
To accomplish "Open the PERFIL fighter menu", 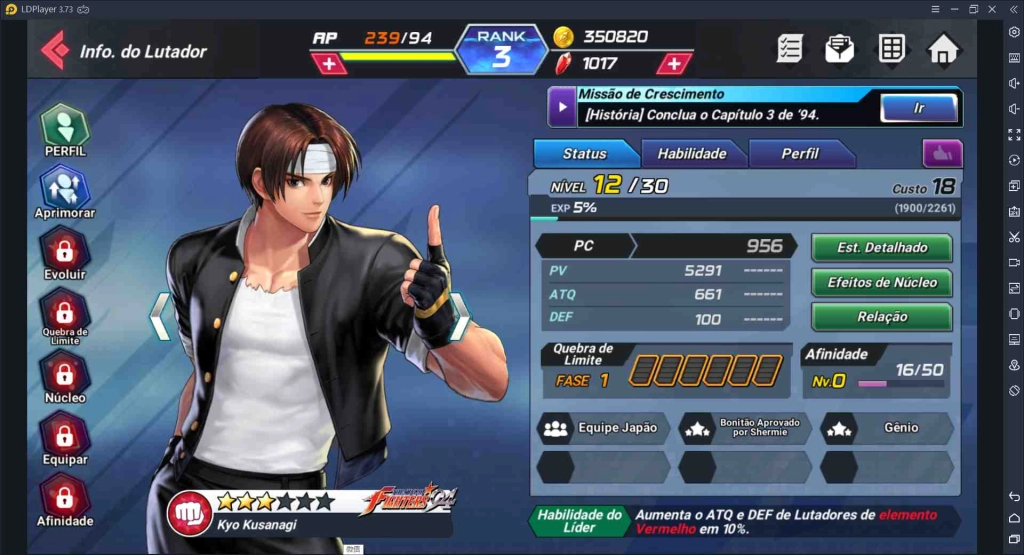I will [65, 130].
